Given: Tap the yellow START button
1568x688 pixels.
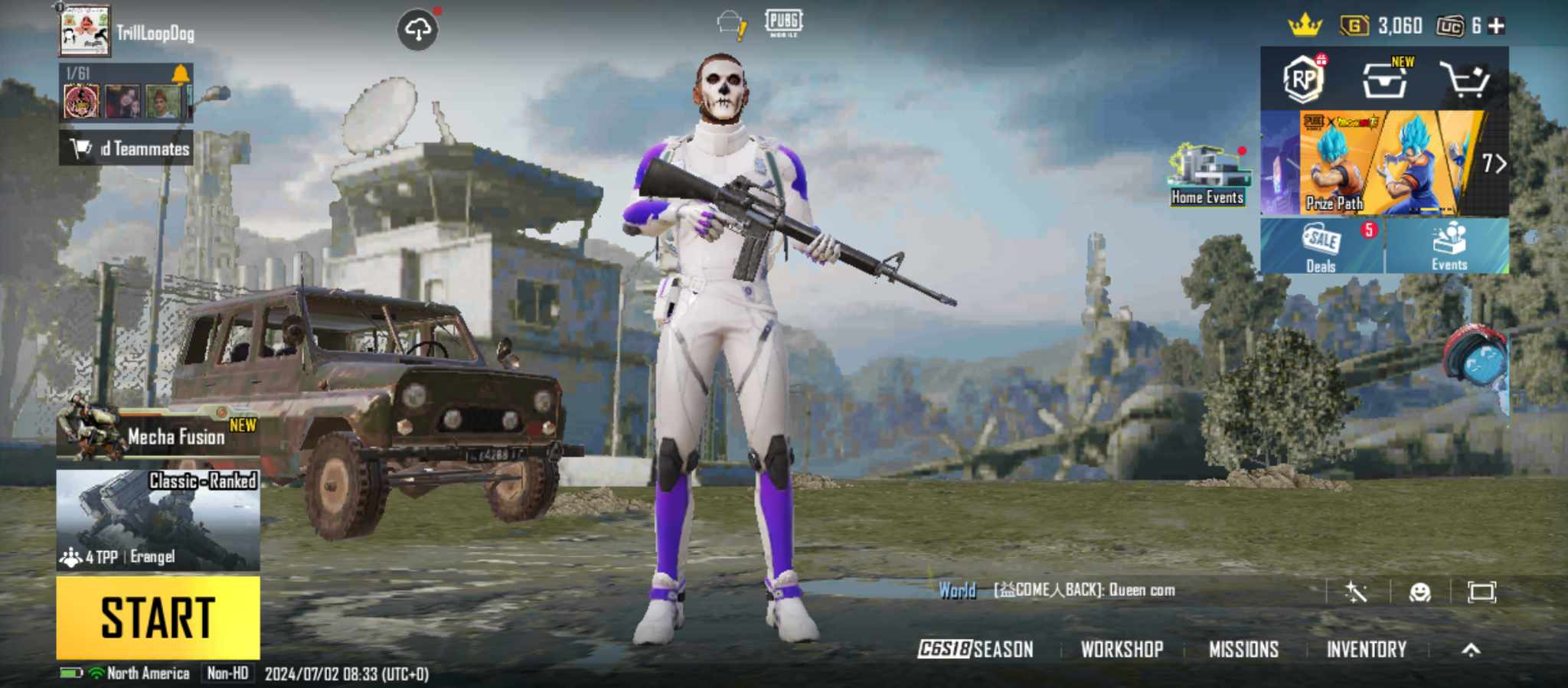Looking at the screenshot, I should point(158,618).
